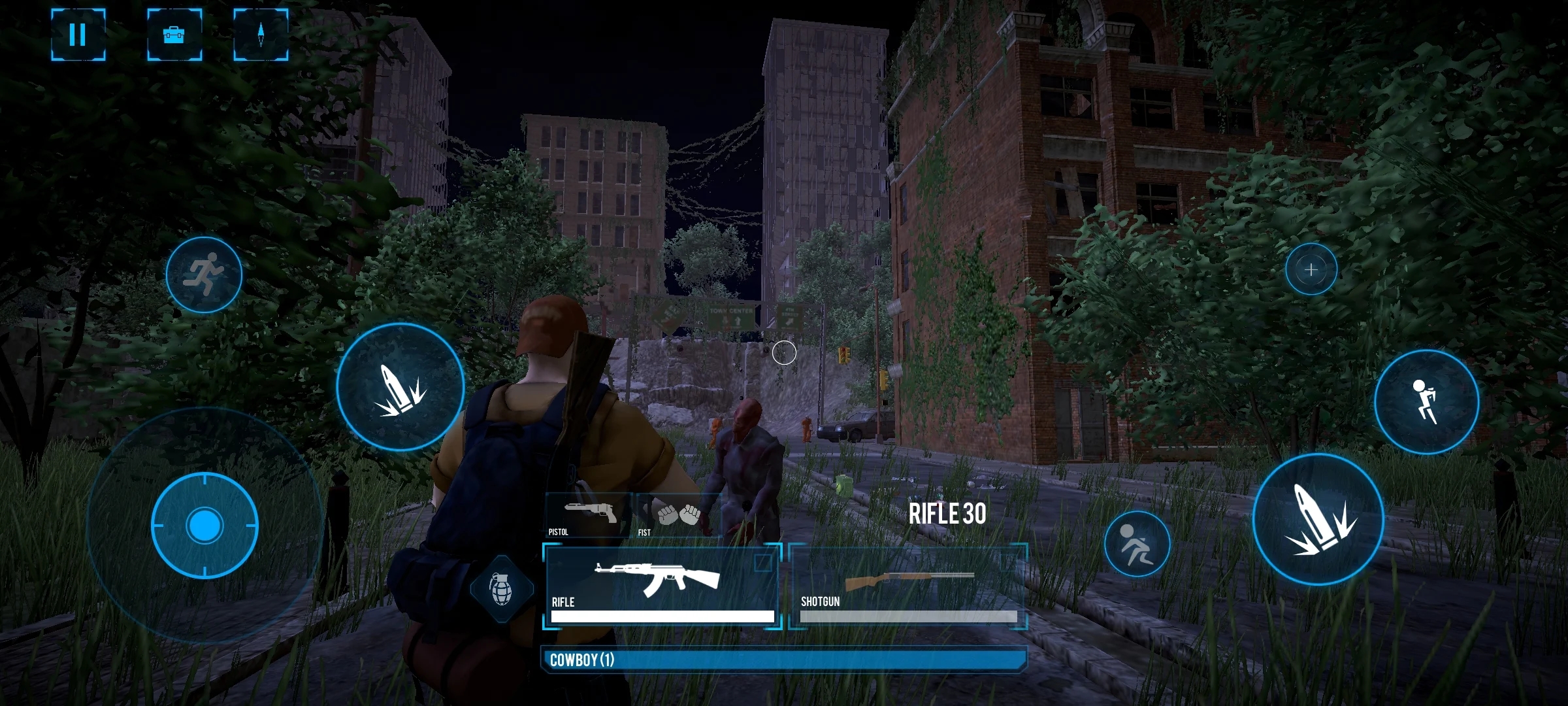The width and height of the screenshot is (1568, 706).
Task: Tap the movement joystick center
Action: (204, 526)
